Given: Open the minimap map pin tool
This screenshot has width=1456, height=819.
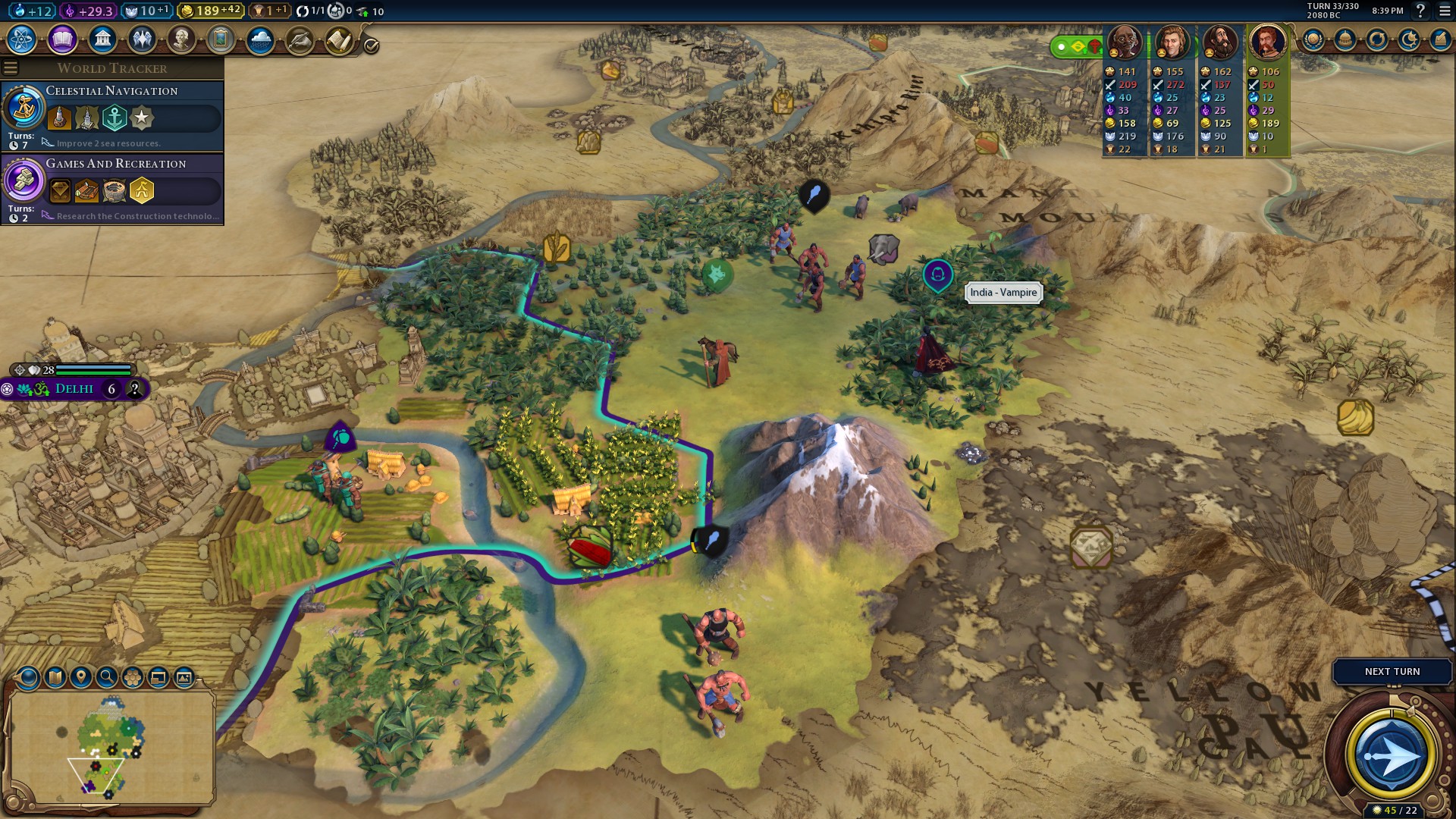Looking at the screenshot, I should point(81,677).
